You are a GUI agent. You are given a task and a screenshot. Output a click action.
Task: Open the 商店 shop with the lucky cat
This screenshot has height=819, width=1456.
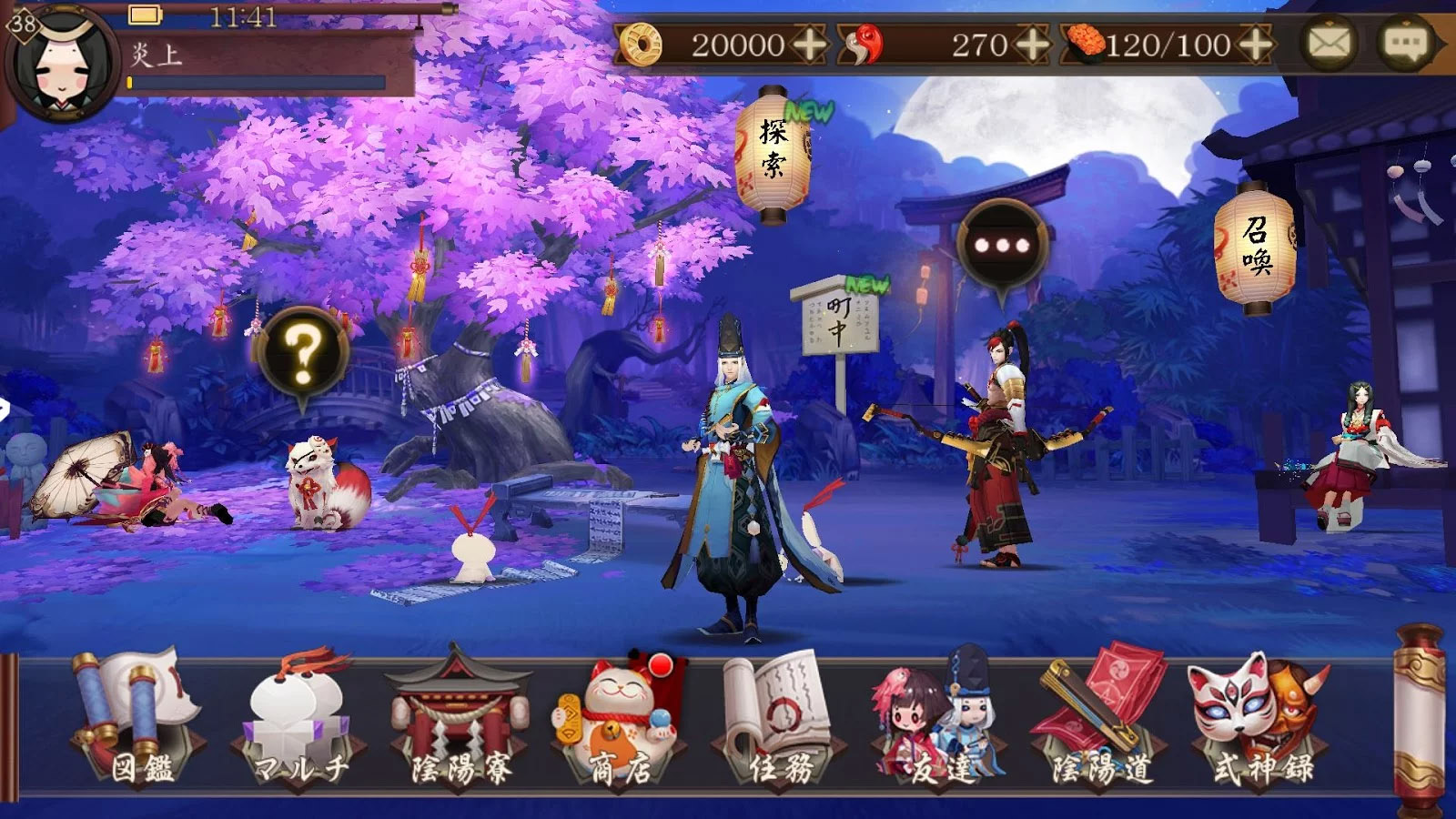pos(614,719)
